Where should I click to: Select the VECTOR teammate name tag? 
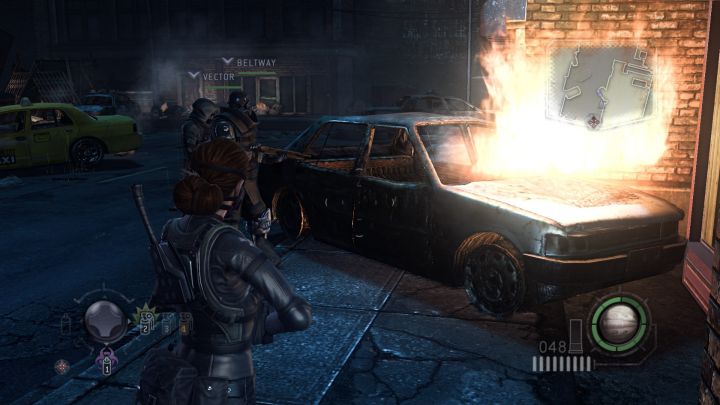click(218, 76)
